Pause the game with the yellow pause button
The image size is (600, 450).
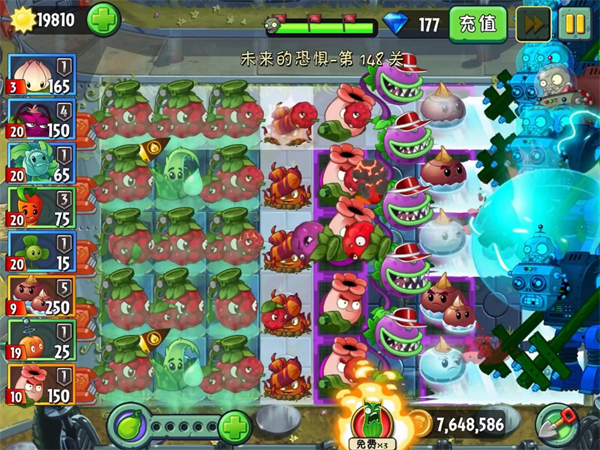pyautogui.click(x=573, y=23)
